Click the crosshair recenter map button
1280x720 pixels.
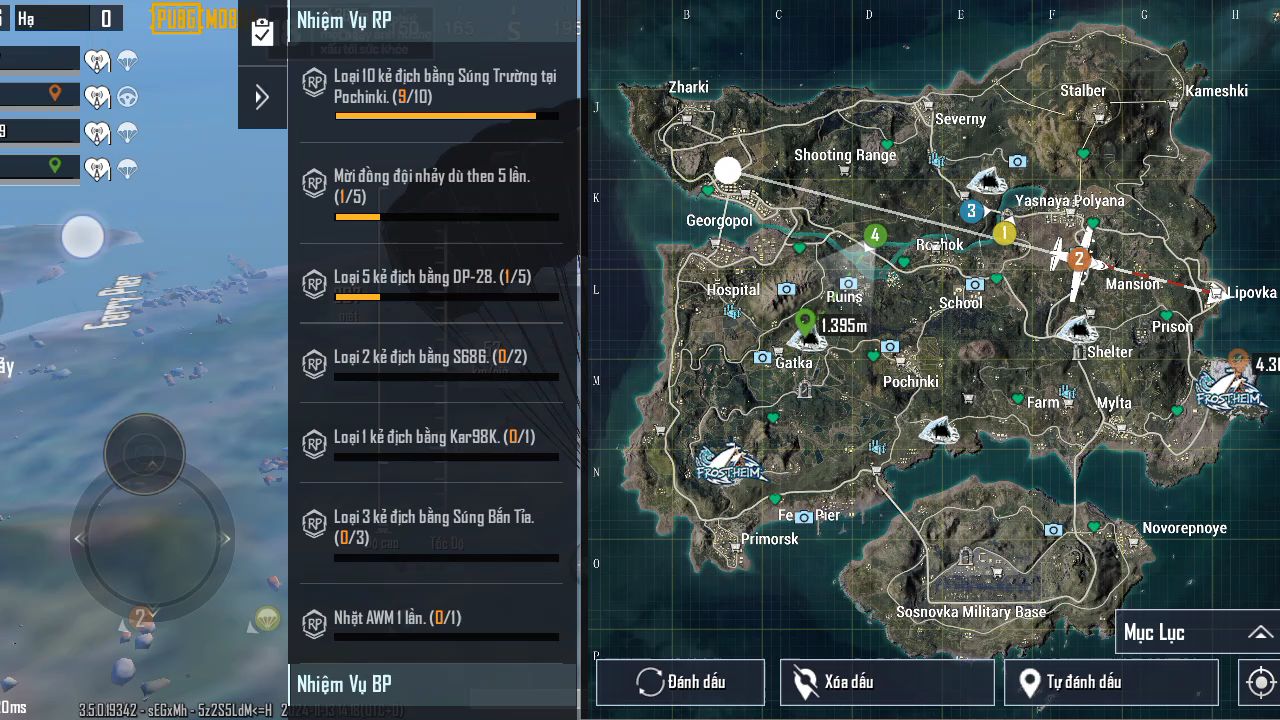[x=1260, y=683]
